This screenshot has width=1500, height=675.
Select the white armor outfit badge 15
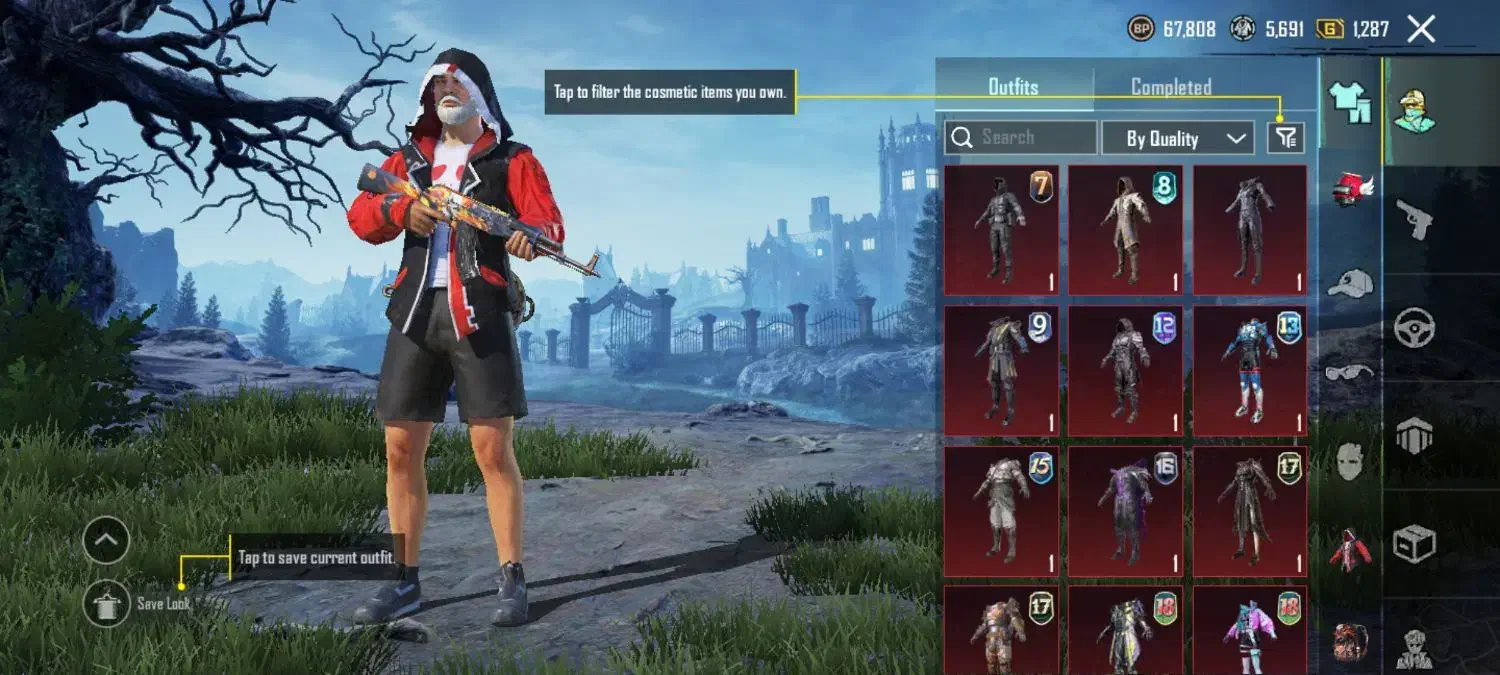point(1001,511)
